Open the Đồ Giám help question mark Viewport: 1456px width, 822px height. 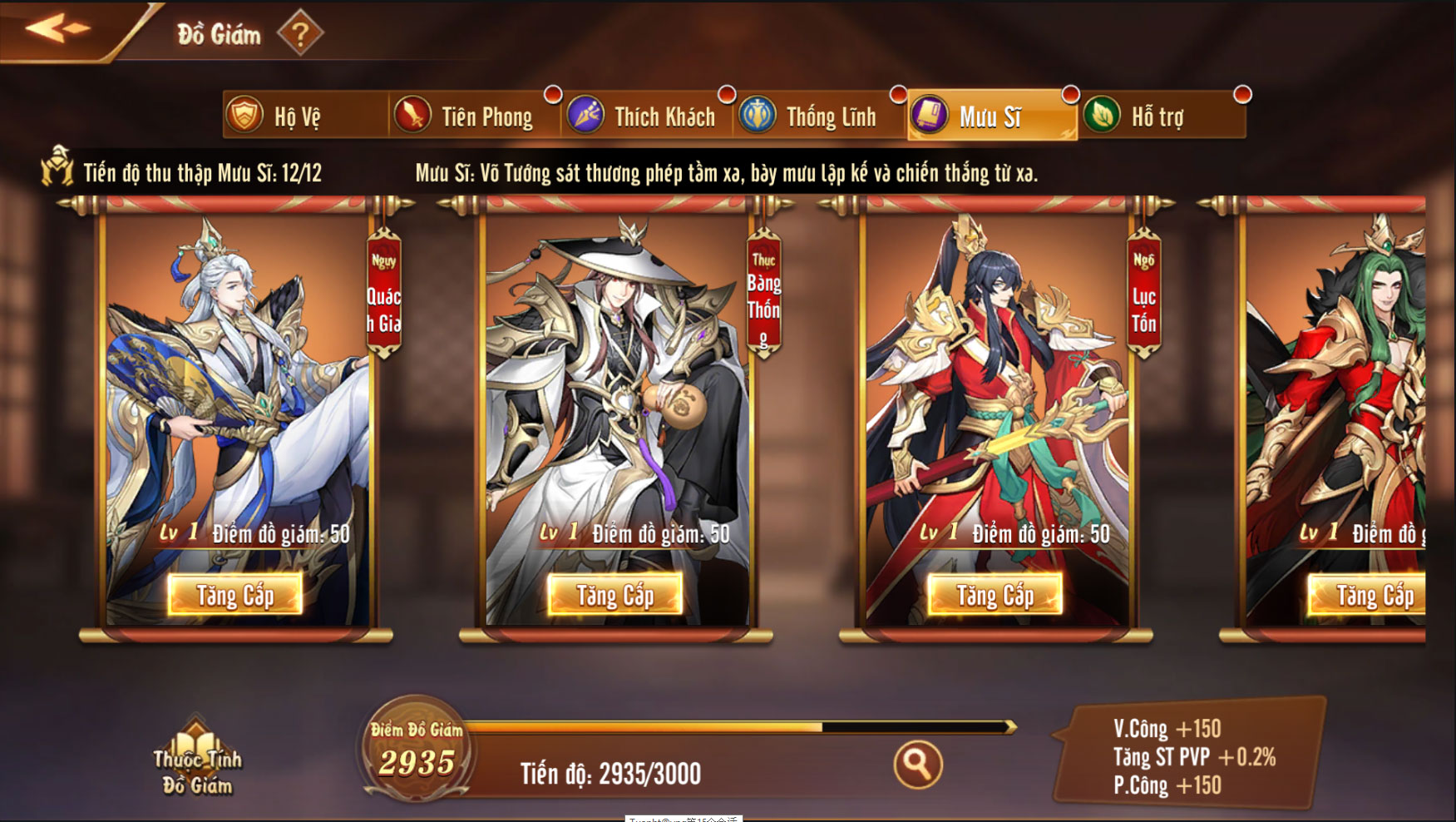pyautogui.click(x=299, y=34)
